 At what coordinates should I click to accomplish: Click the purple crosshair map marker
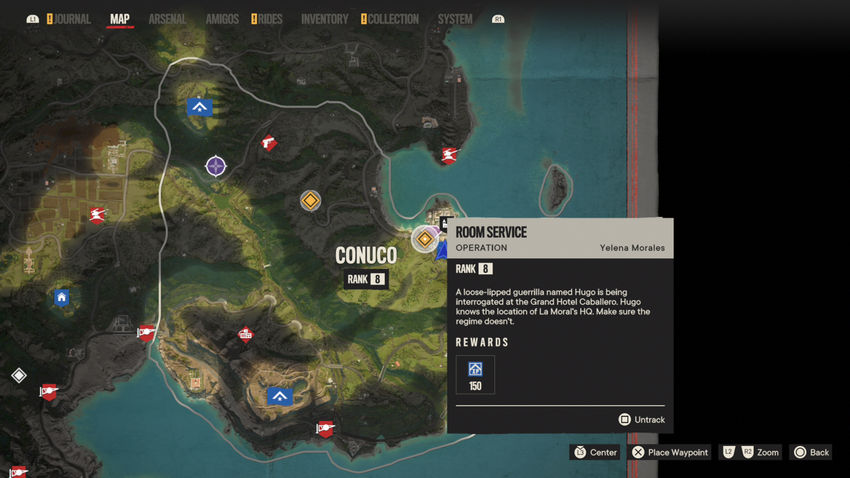pyautogui.click(x=216, y=165)
